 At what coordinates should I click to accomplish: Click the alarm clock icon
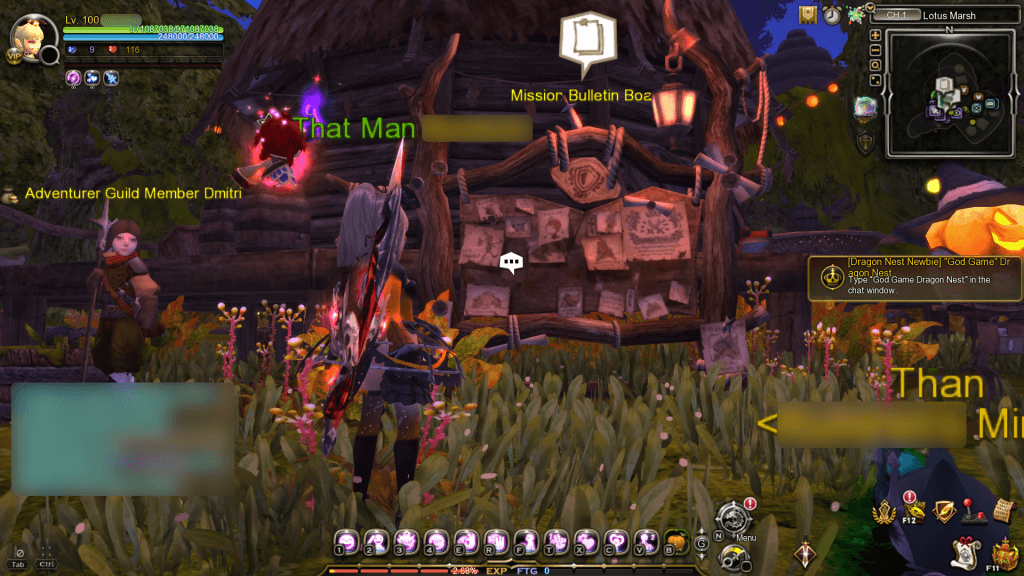[x=832, y=14]
